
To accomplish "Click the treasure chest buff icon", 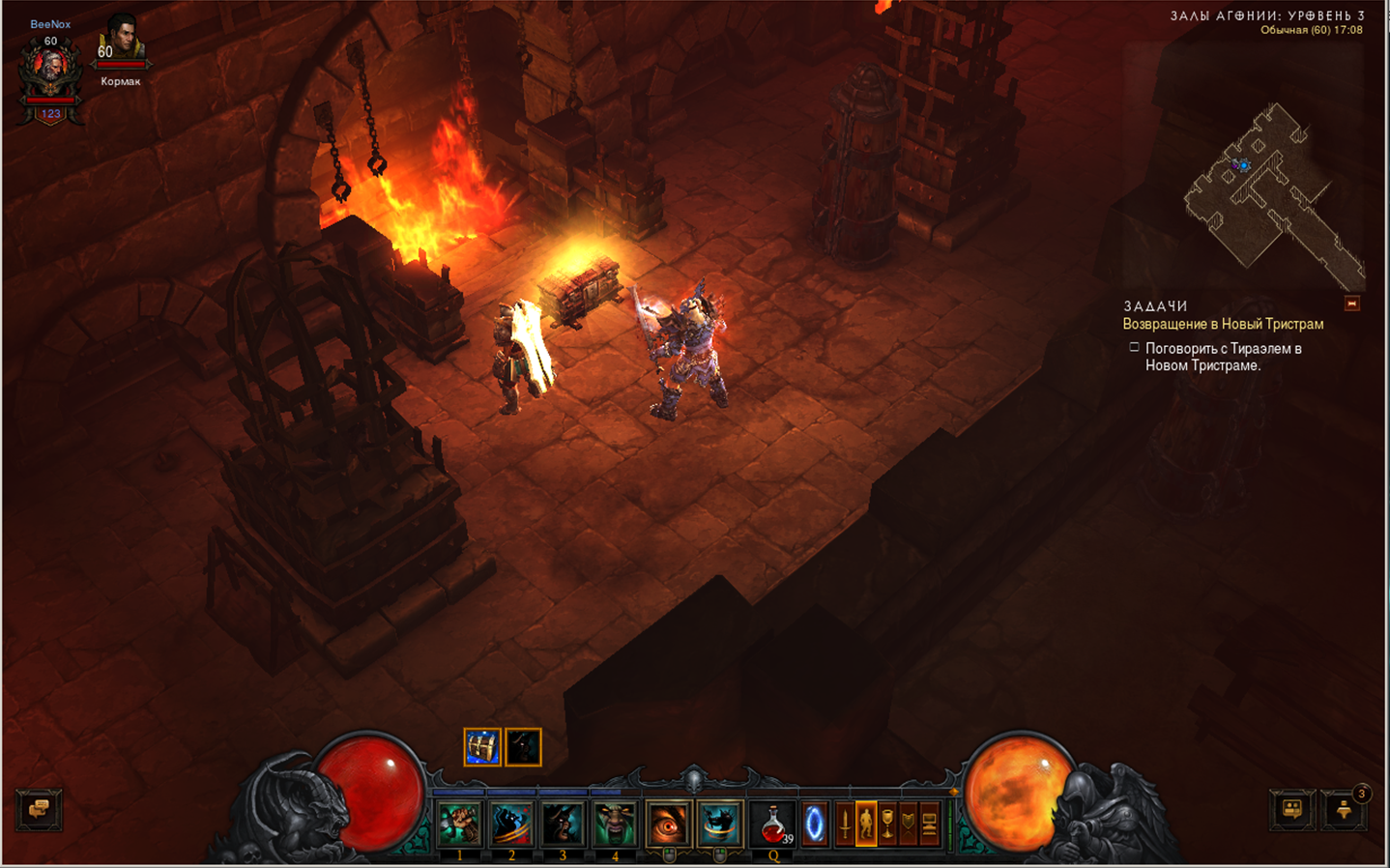I will point(482,747).
